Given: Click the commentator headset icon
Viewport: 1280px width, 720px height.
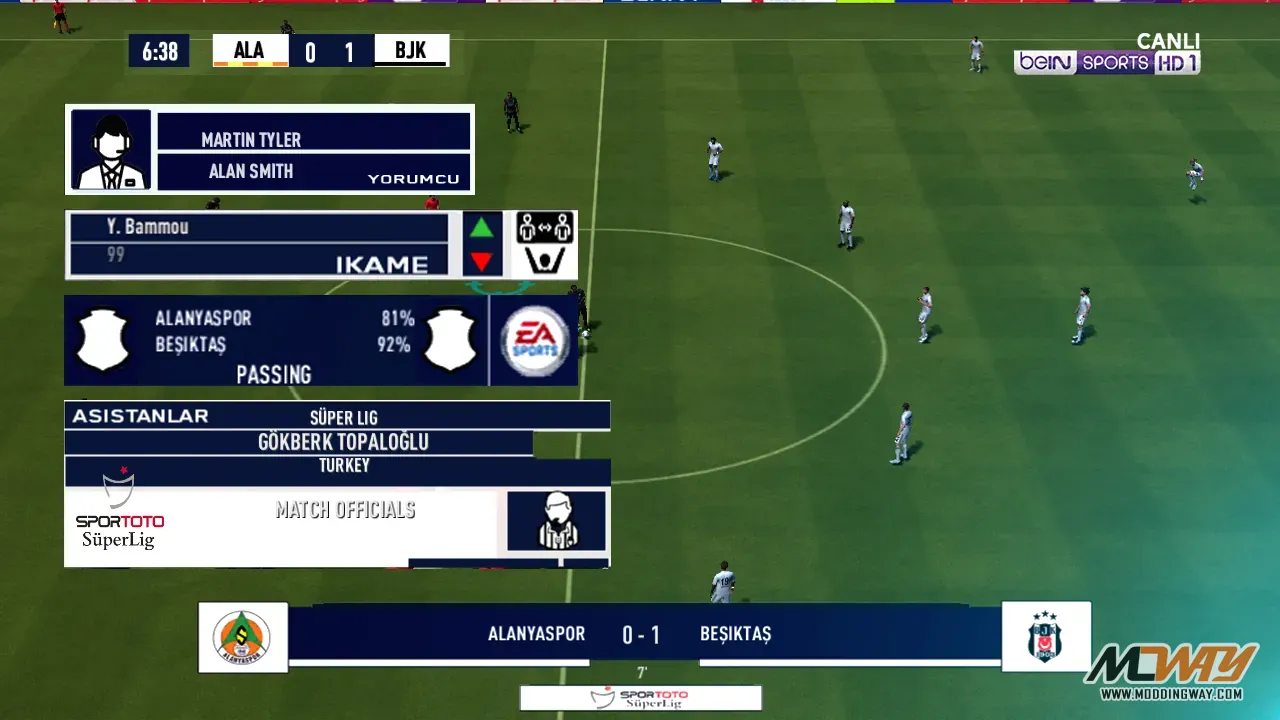Looking at the screenshot, I should tap(111, 150).
